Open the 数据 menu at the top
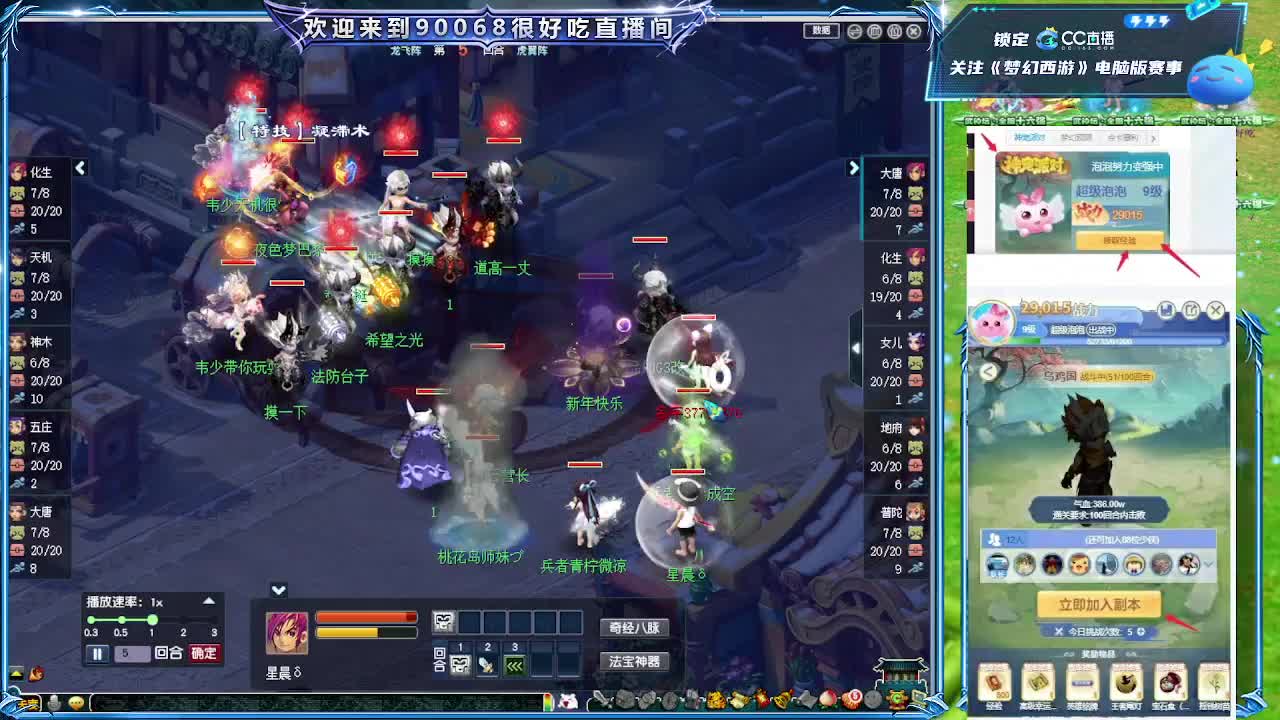Screen dimensions: 1280x720 pyautogui.click(x=820, y=31)
